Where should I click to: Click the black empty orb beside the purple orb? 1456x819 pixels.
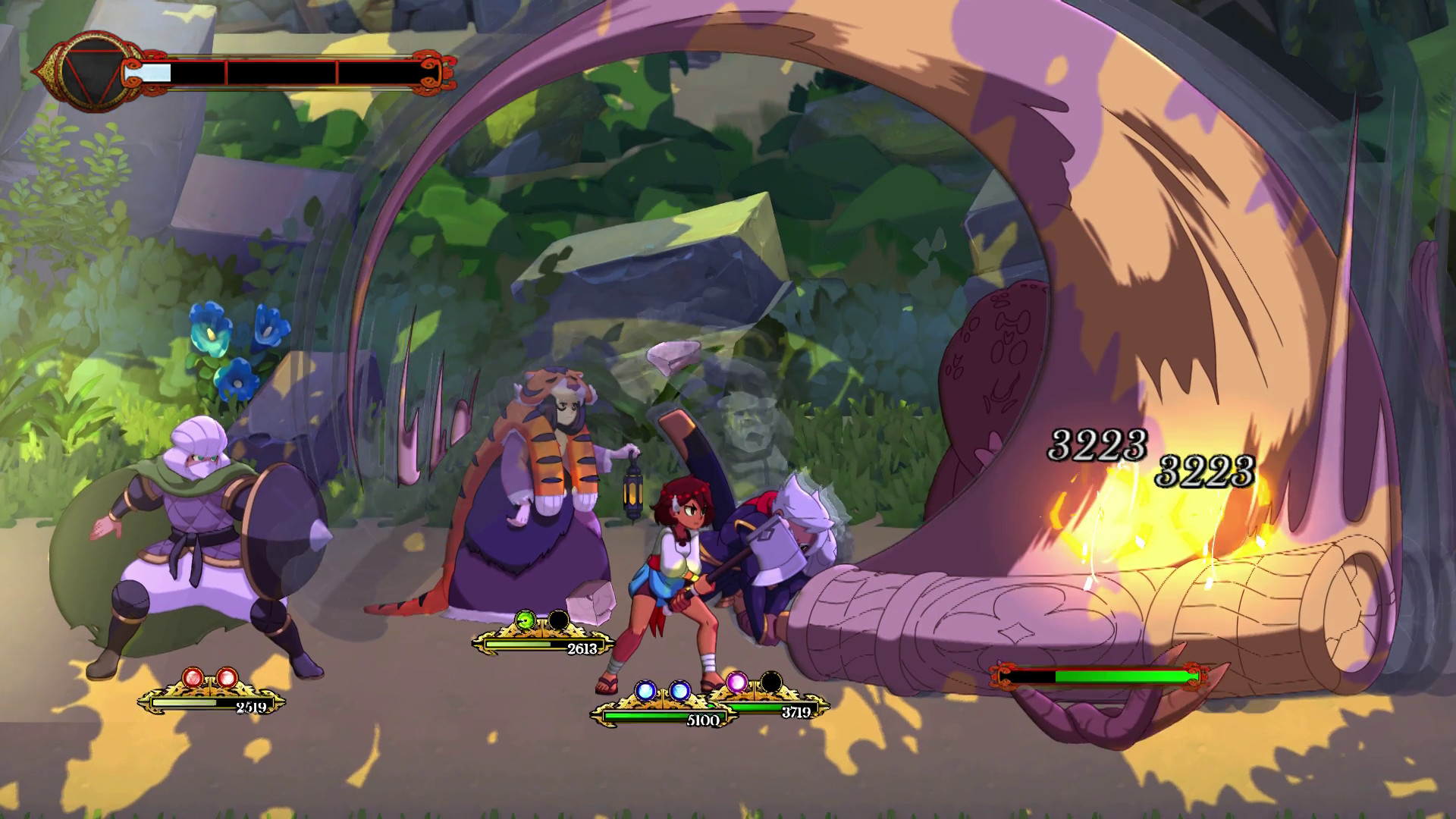770,683
